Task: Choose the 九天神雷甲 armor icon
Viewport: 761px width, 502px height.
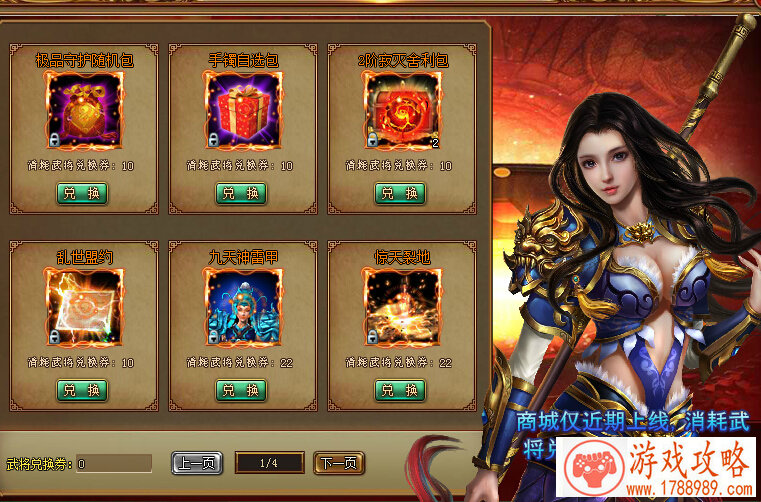Action: tap(241, 306)
